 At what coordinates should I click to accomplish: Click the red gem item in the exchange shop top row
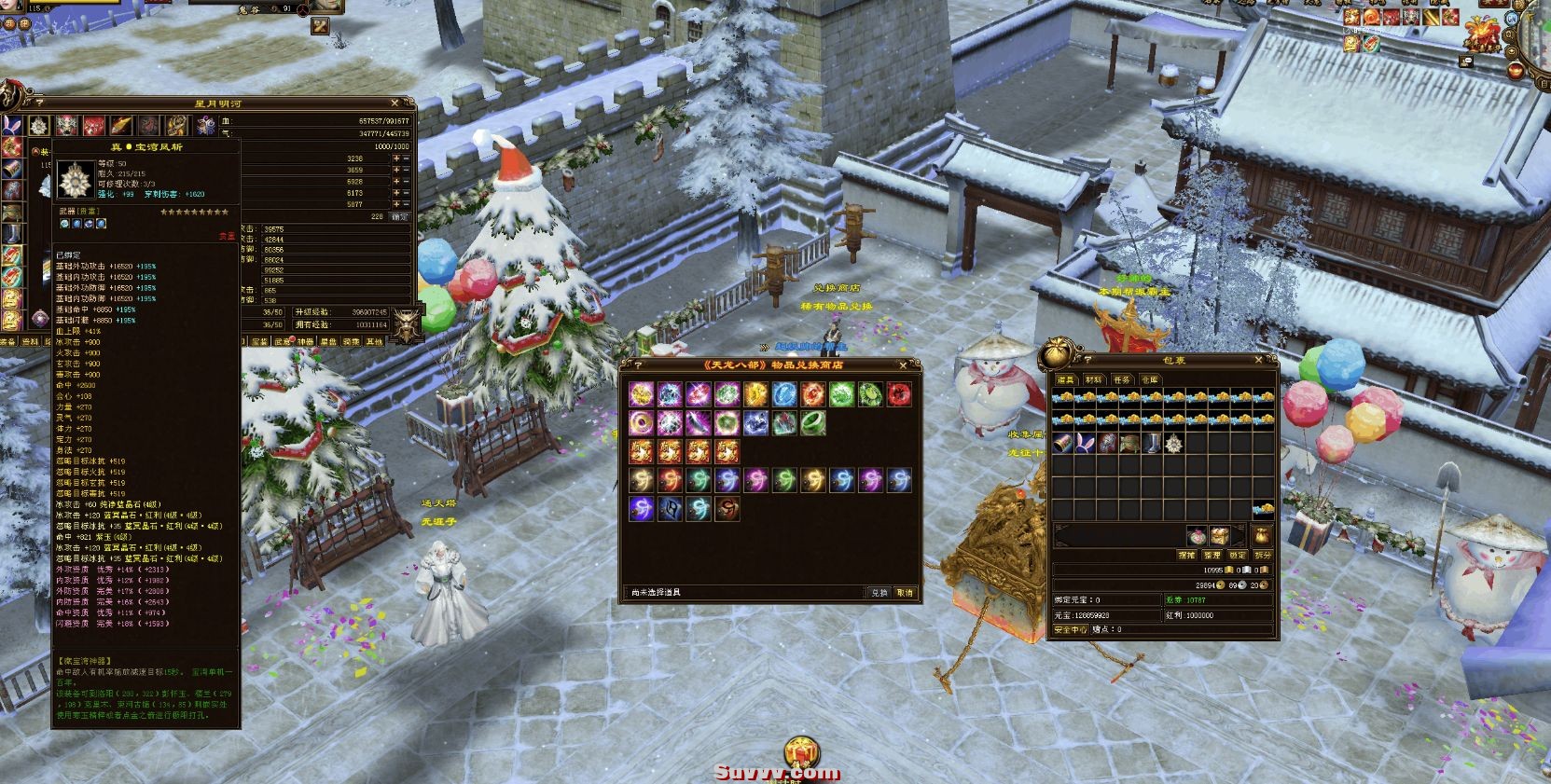pos(898,395)
